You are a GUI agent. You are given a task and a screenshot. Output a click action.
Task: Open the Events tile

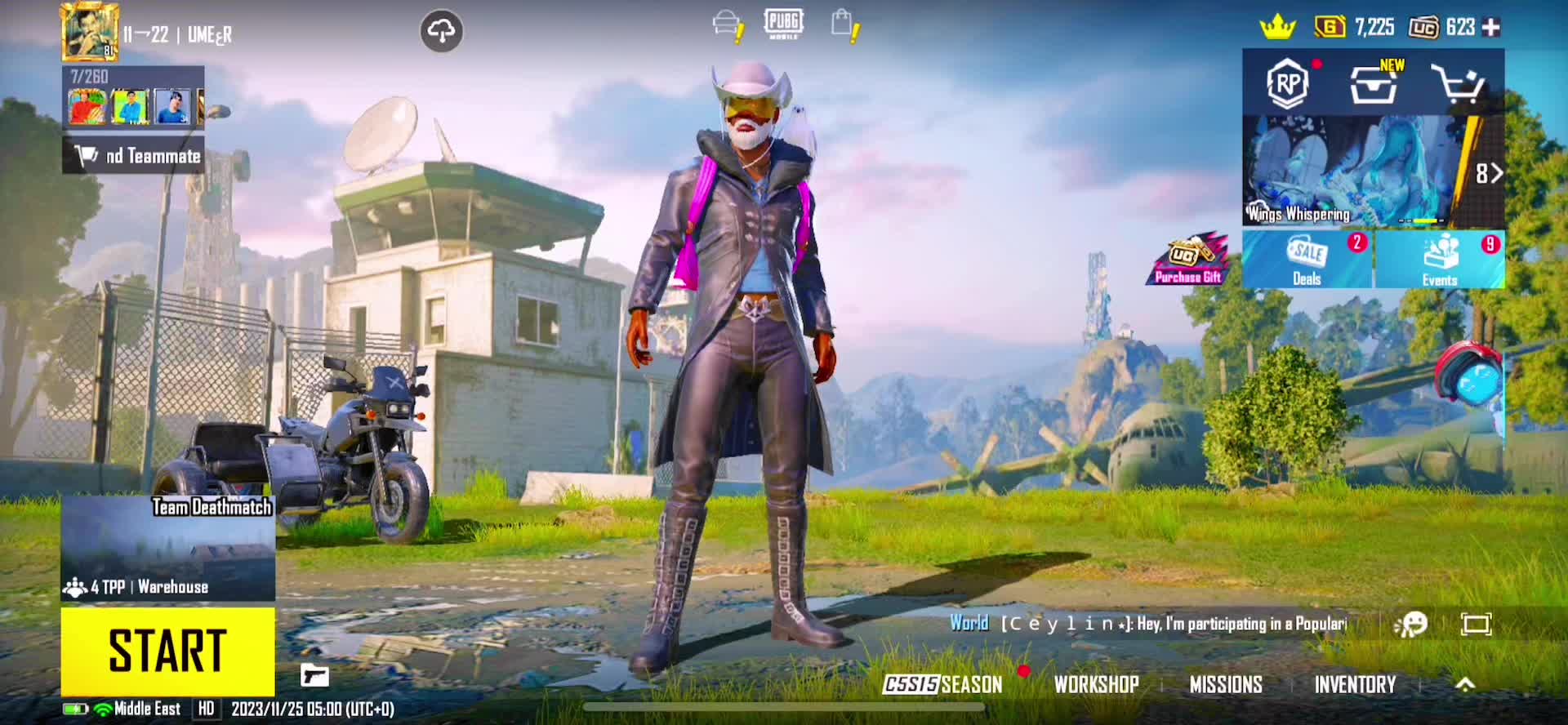[1439, 259]
